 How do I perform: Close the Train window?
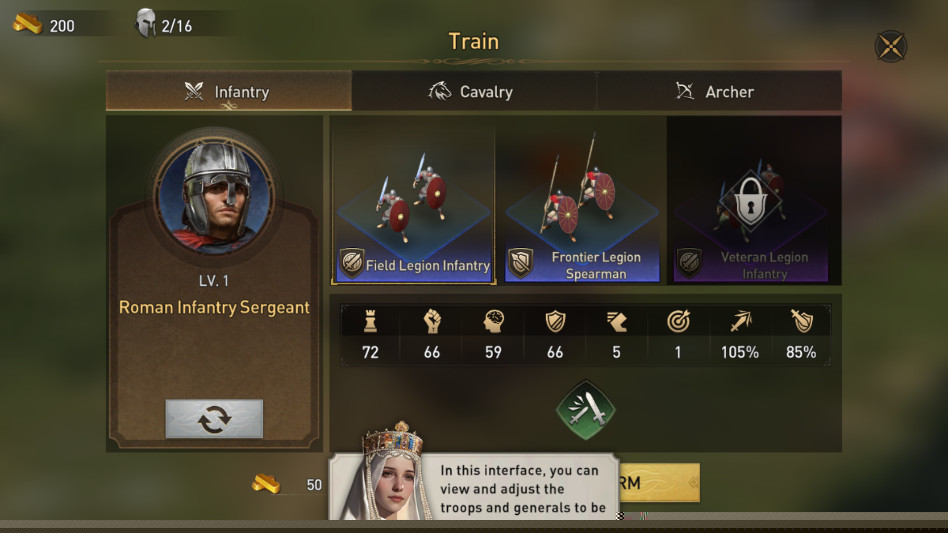[890, 46]
